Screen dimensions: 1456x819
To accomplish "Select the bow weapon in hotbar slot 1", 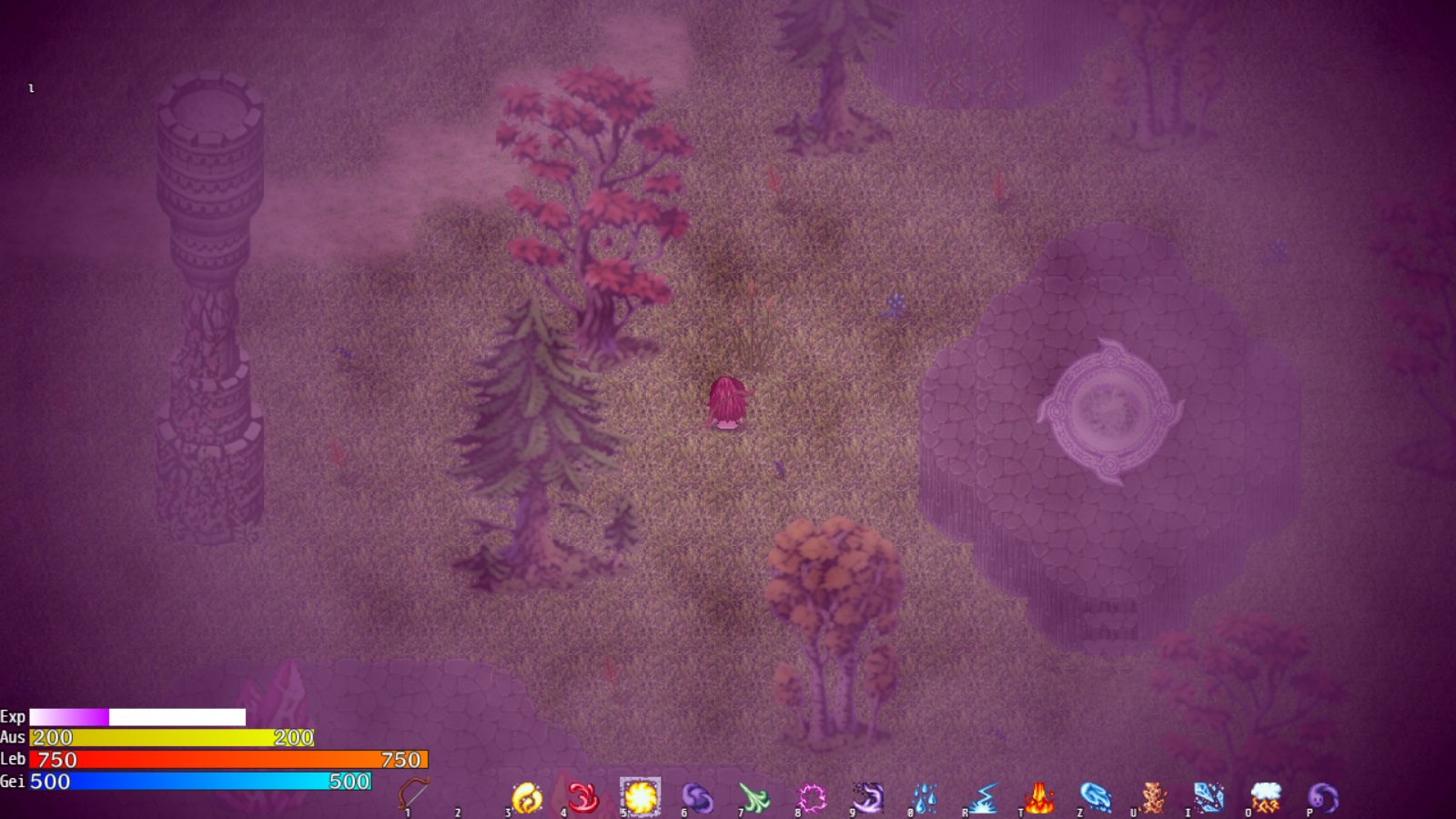I will (x=413, y=794).
